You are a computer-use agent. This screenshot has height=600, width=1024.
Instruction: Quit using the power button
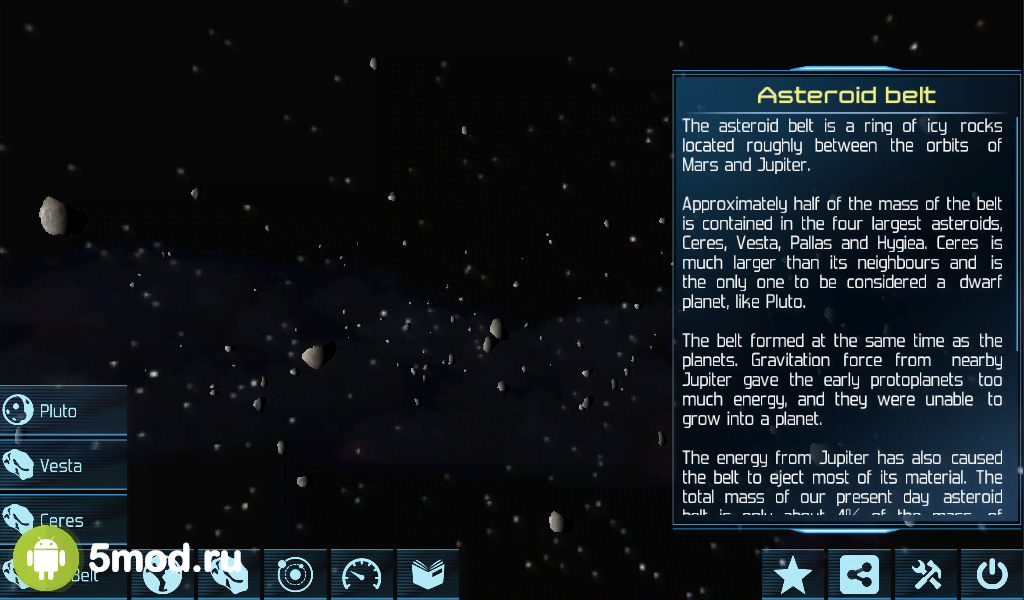click(992, 575)
